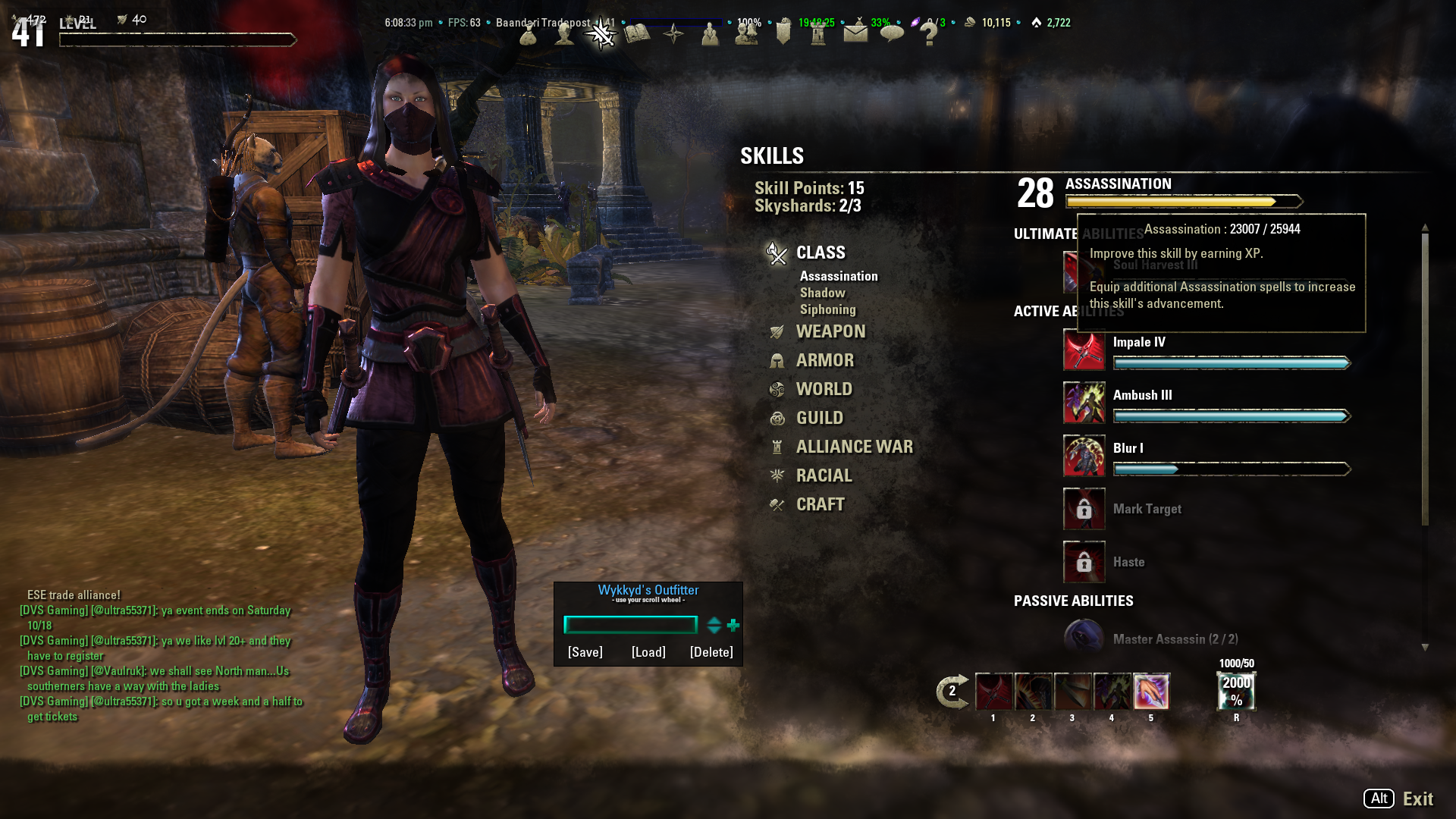Viewport: 1456px width, 819px height.
Task: Open the journal book icon
Action: pos(638,34)
